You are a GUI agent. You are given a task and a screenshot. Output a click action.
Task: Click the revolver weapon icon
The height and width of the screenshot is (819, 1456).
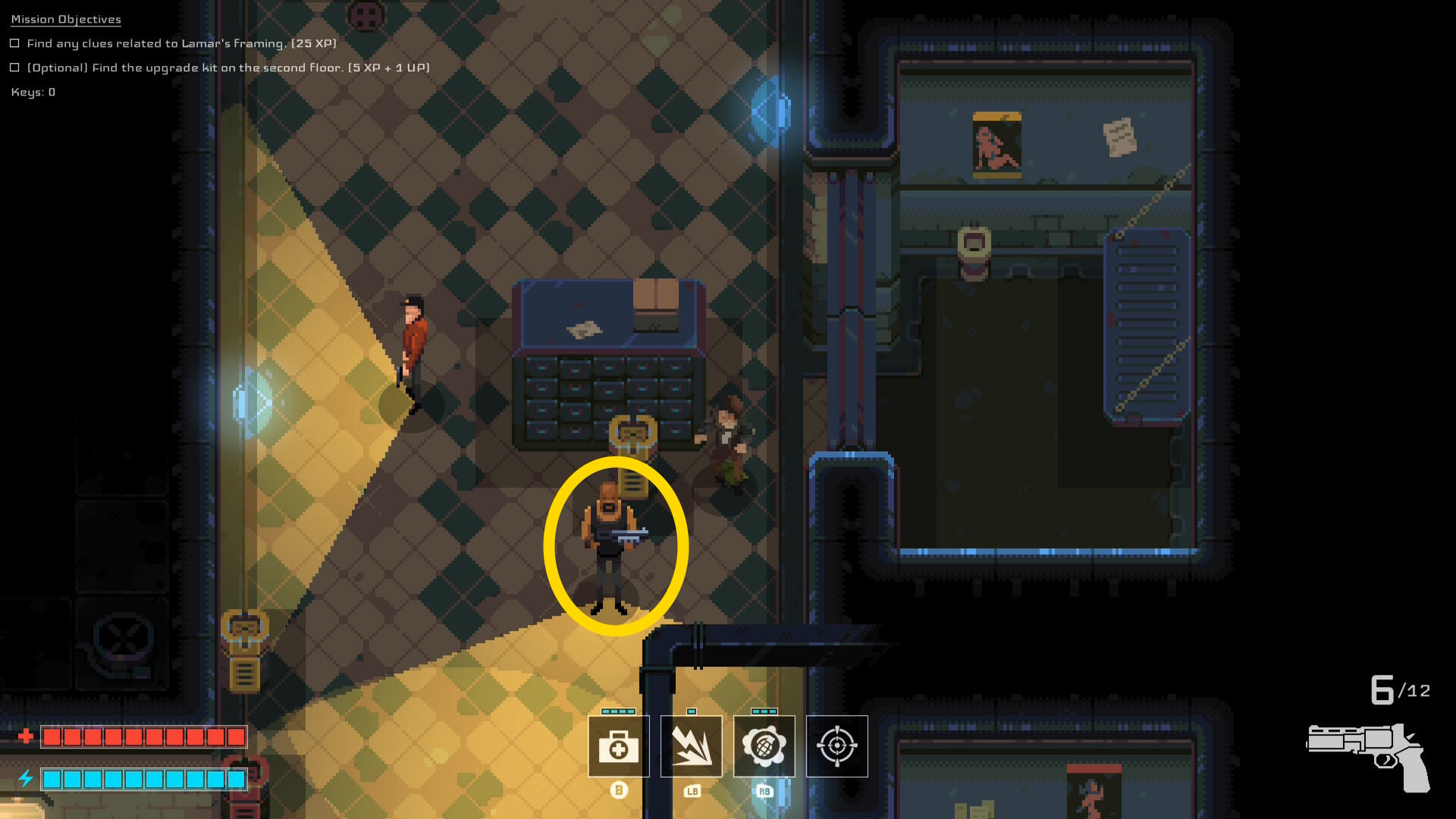[1370, 755]
